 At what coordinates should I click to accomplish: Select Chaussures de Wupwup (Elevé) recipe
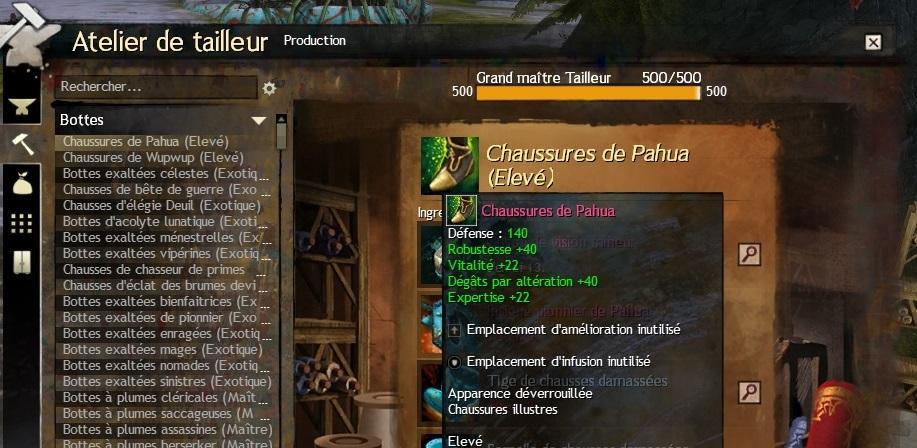[153, 157]
